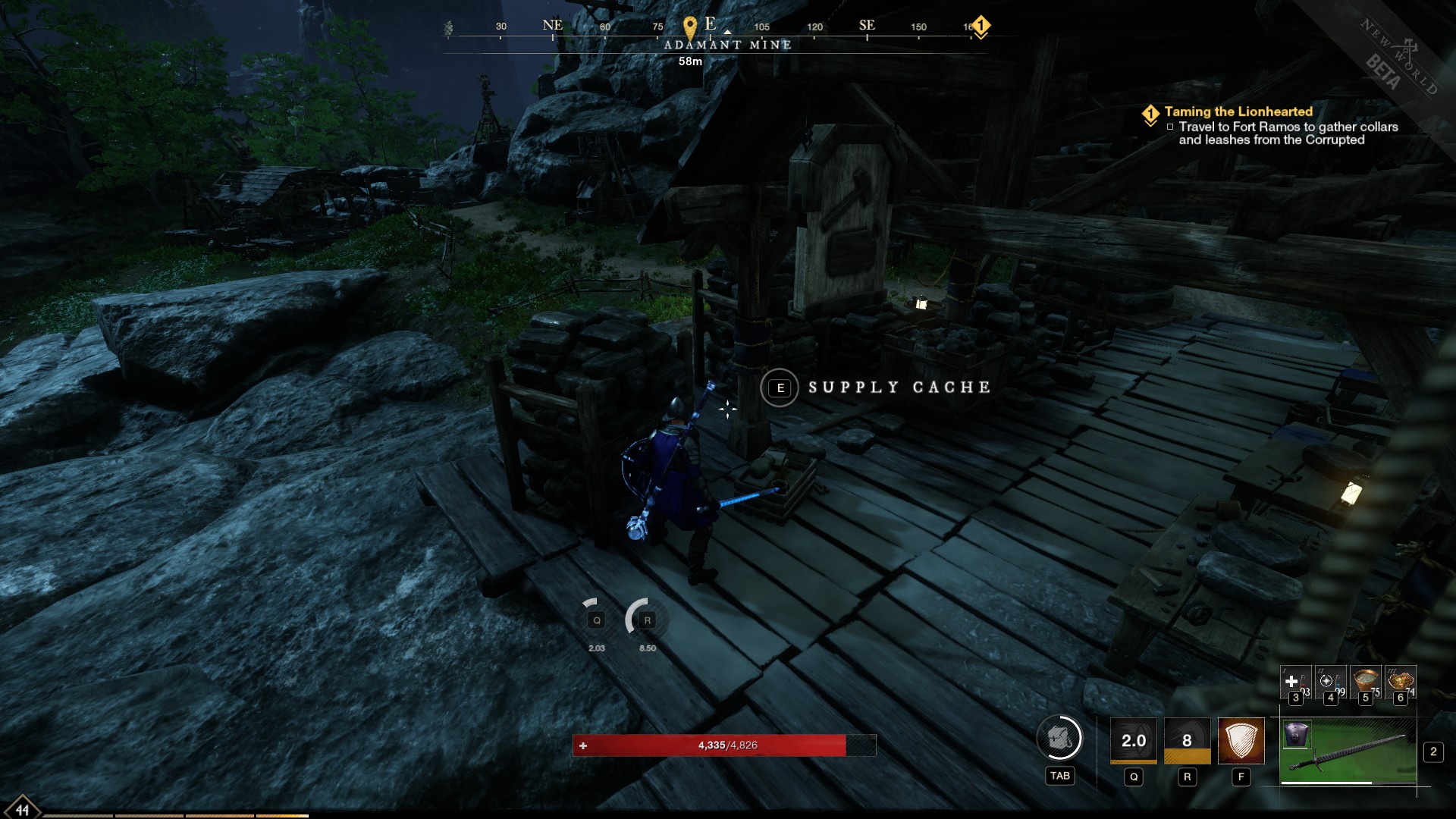1456x819 pixels.
Task: Select the food ration icon in slot 6
Action: tap(1400, 681)
